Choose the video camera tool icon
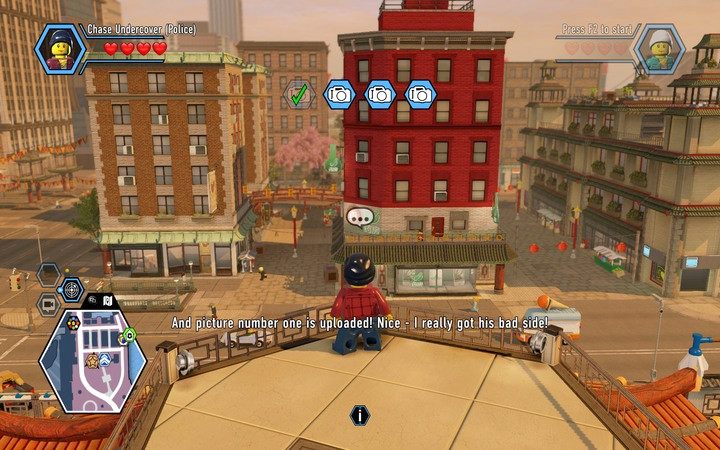This screenshot has height=450, width=720. coord(48,305)
